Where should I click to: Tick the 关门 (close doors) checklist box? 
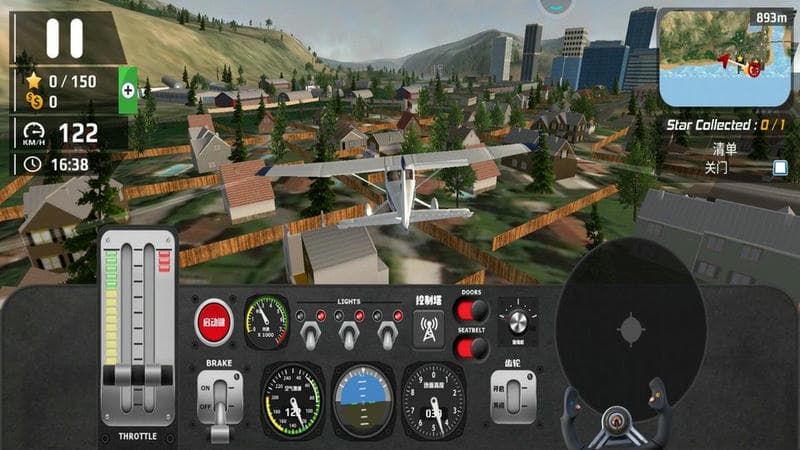781,167
